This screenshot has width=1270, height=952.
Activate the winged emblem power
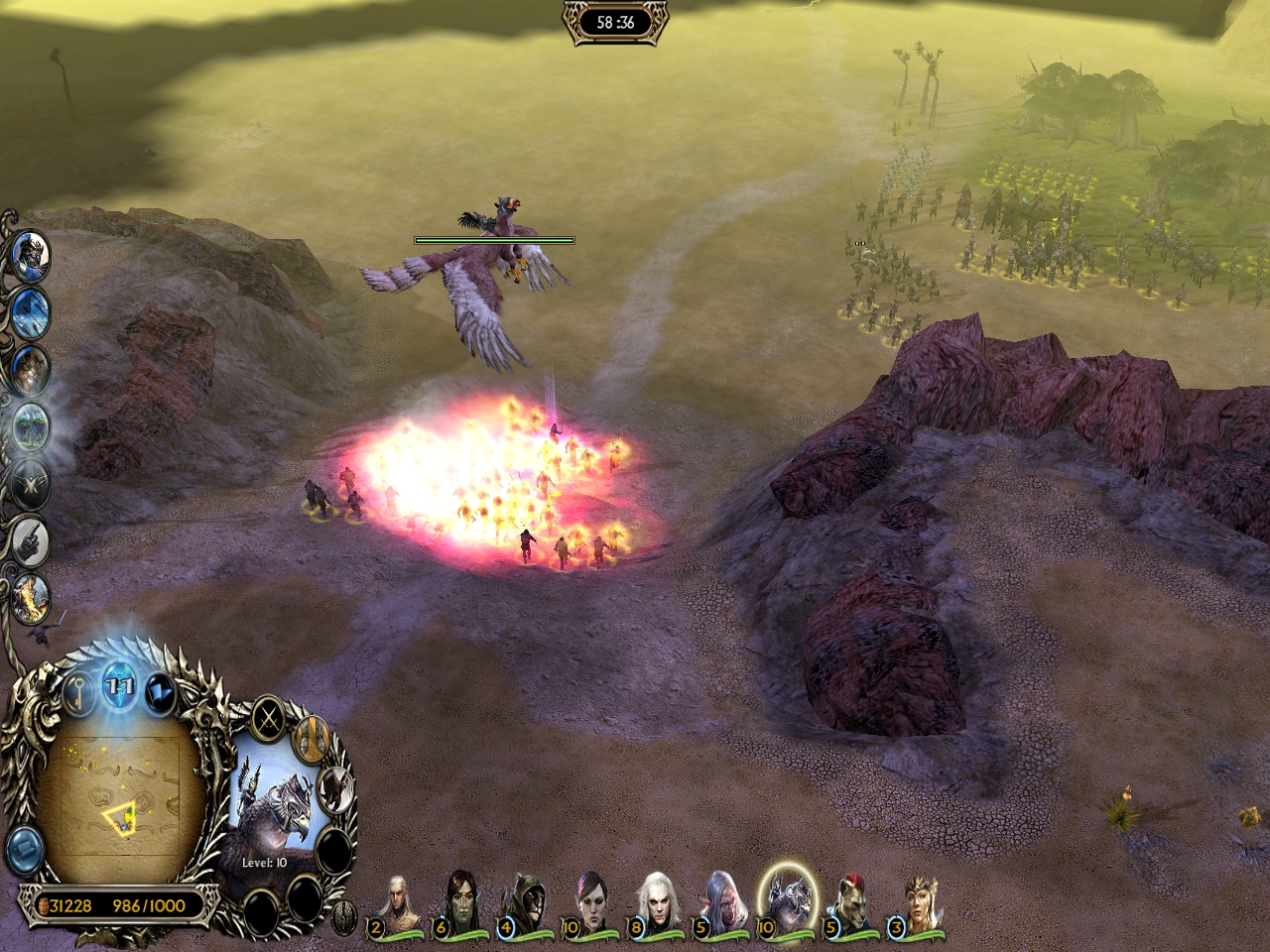click(31, 484)
